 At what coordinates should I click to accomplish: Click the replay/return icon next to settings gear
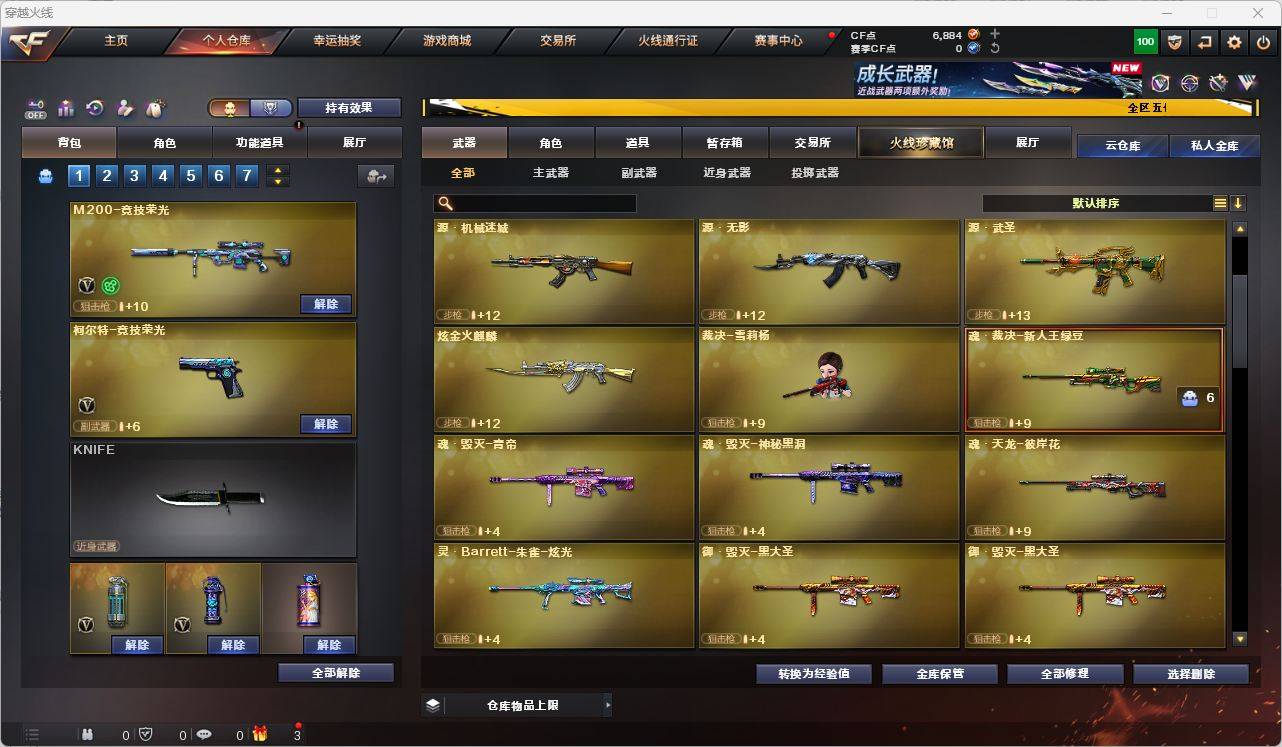tap(1204, 42)
